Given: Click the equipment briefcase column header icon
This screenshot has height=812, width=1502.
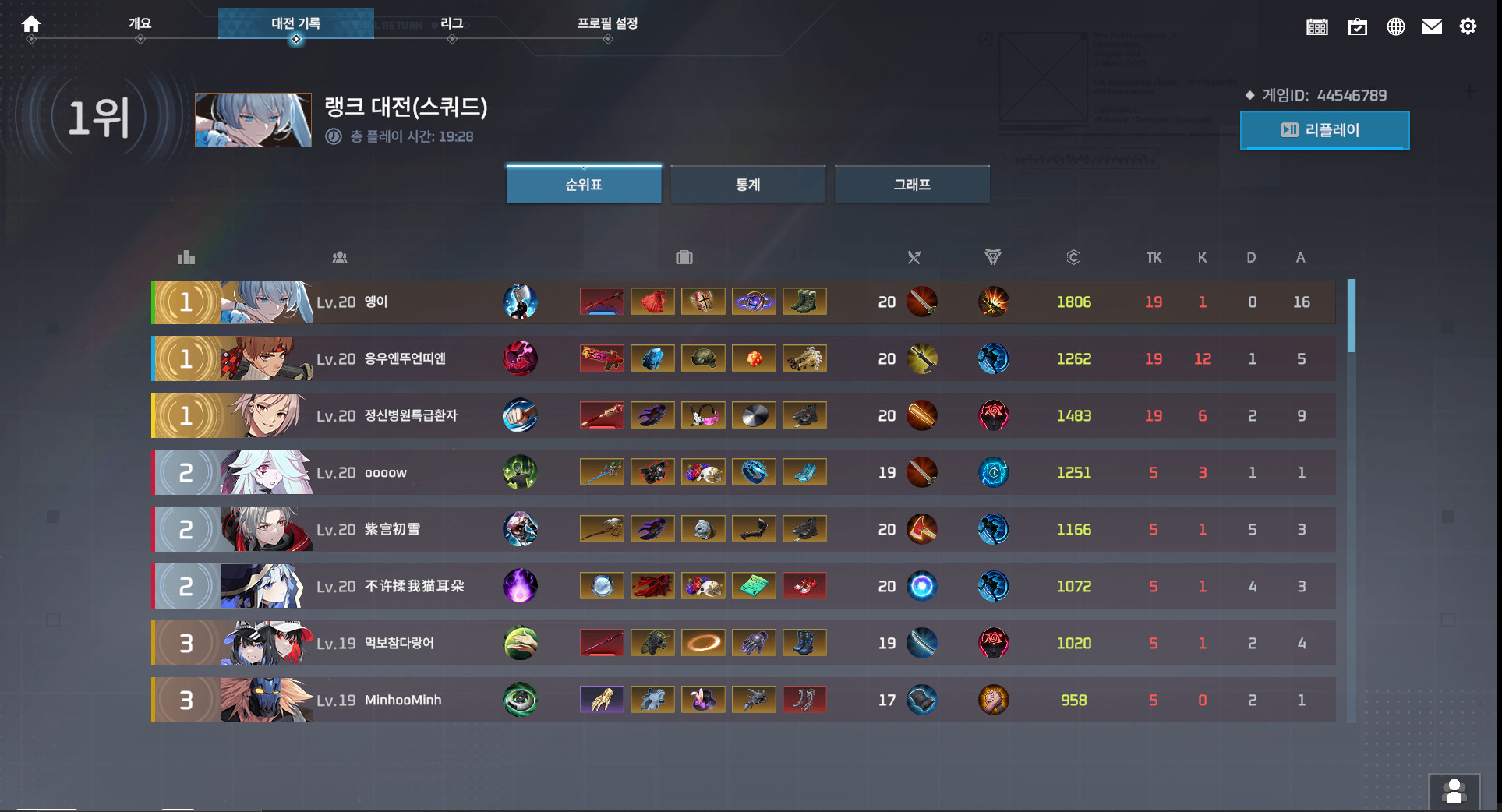Looking at the screenshot, I should (684, 257).
